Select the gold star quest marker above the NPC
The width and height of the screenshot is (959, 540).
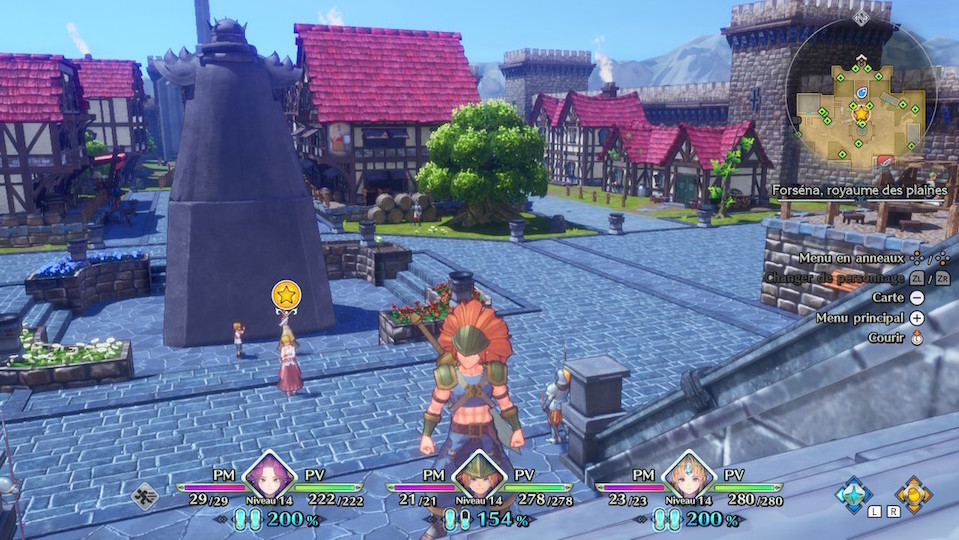287,295
